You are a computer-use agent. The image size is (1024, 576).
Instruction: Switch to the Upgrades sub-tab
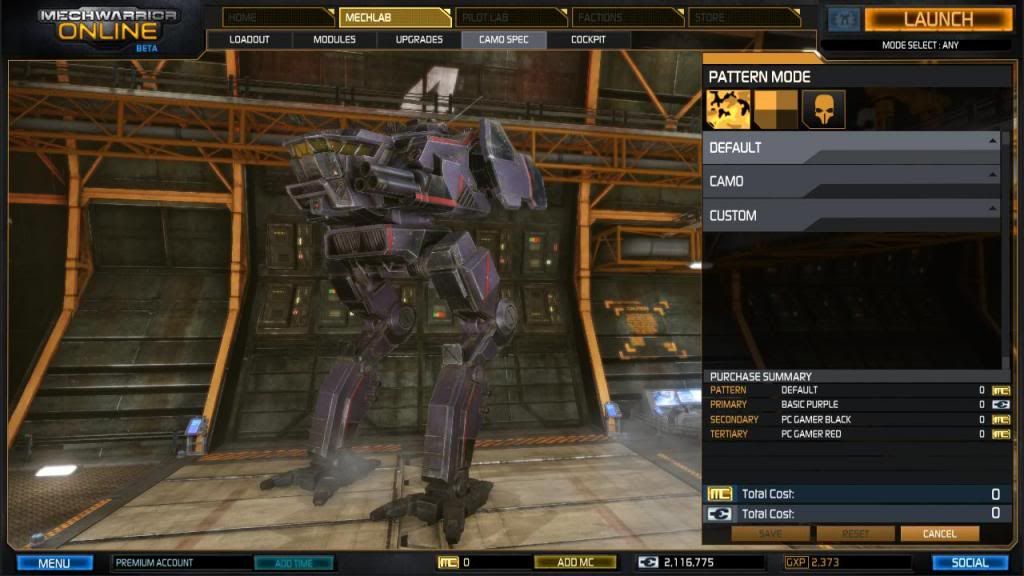(419, 39)
